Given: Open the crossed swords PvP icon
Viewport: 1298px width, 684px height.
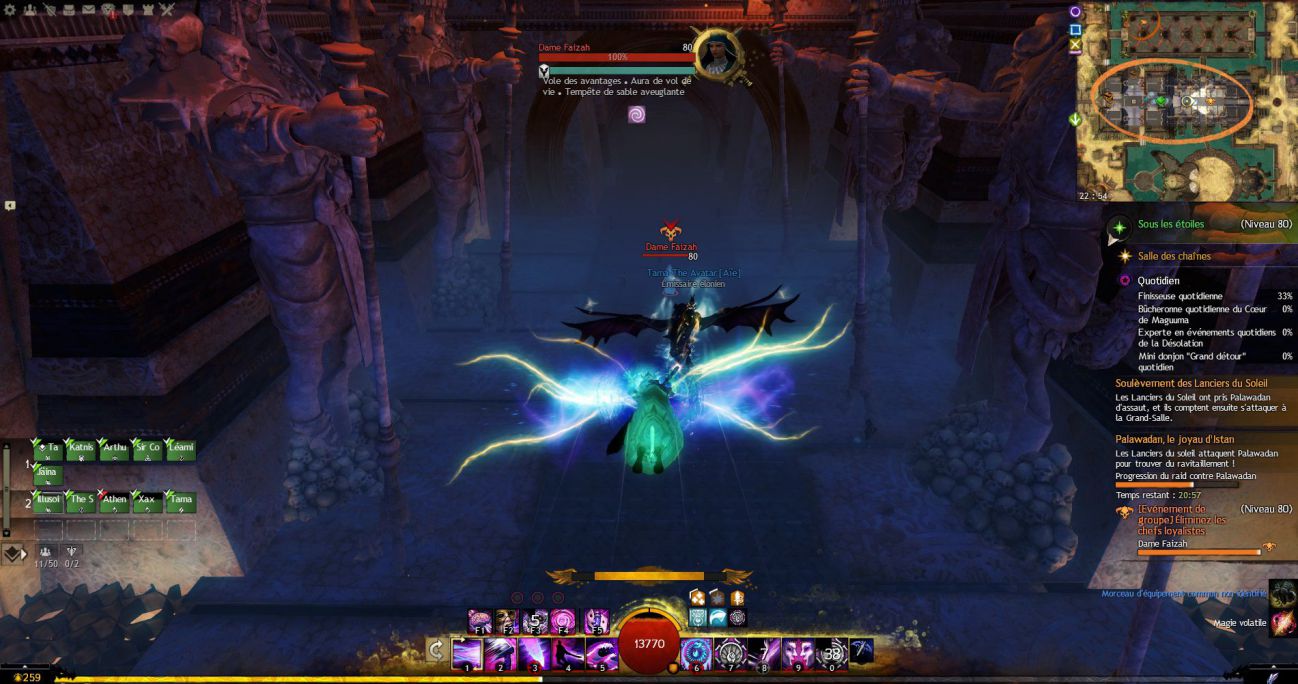Looking at the screenshot, I should point(166,9).
